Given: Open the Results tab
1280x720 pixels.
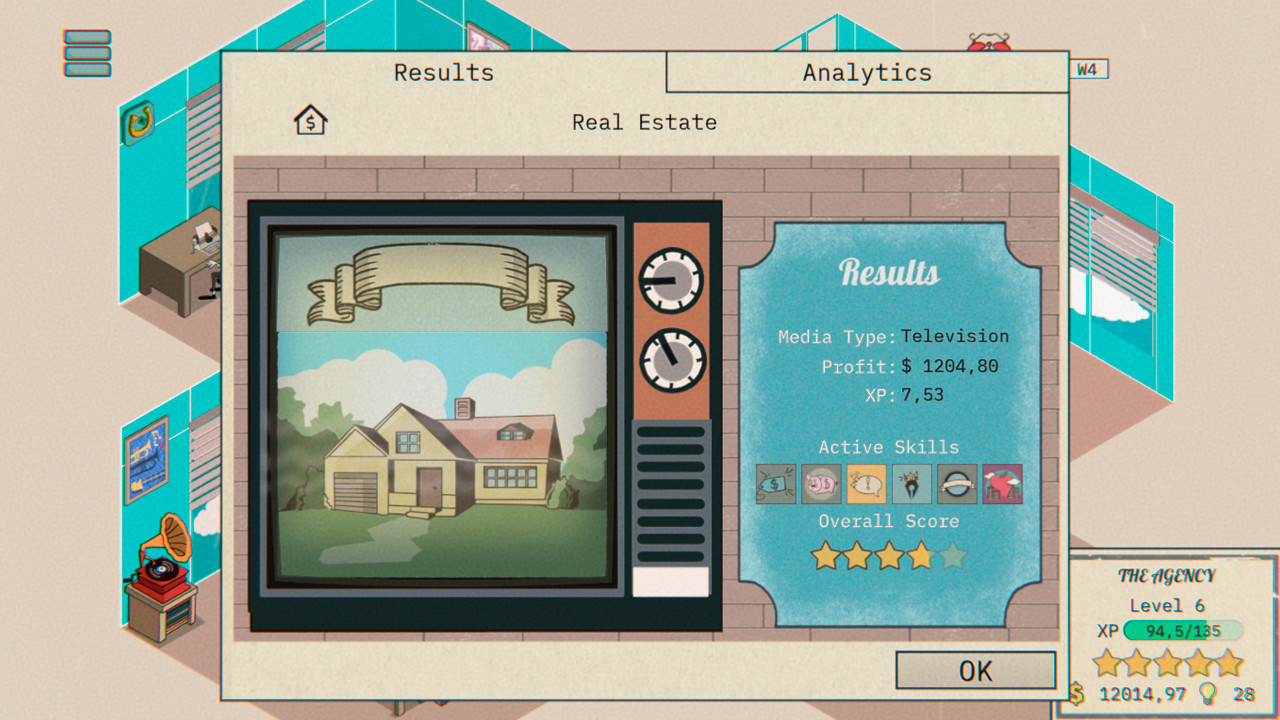Looking at the screenshot, I should click(x=443, y=71).
